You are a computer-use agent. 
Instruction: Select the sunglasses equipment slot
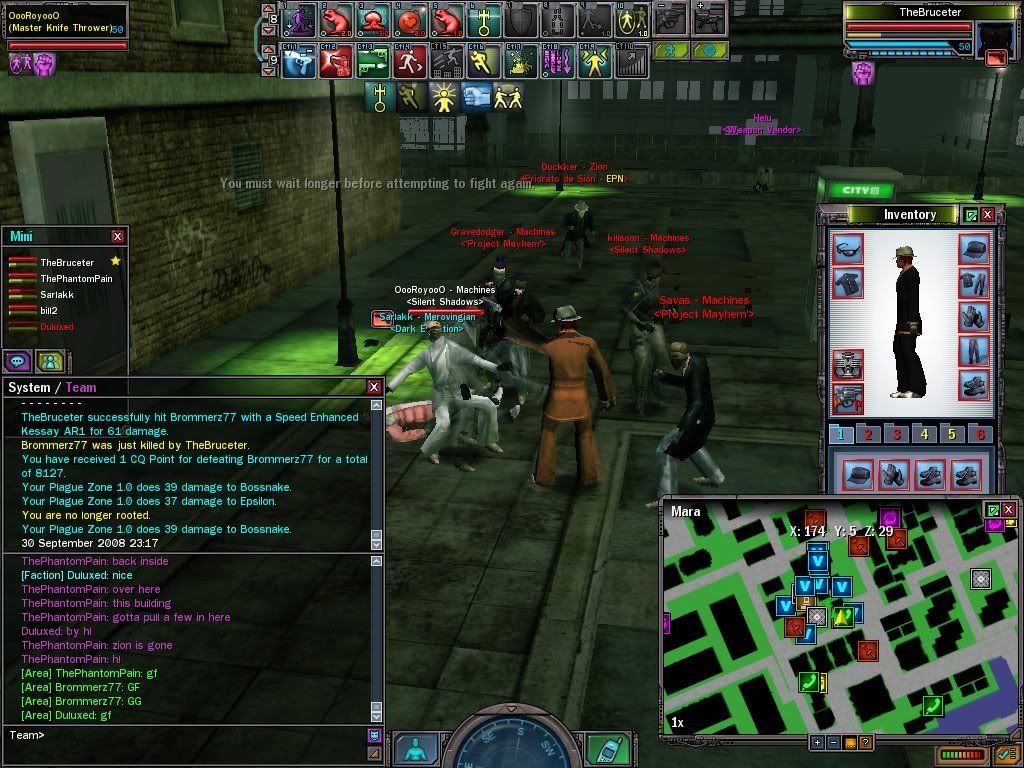pos(848,248)
